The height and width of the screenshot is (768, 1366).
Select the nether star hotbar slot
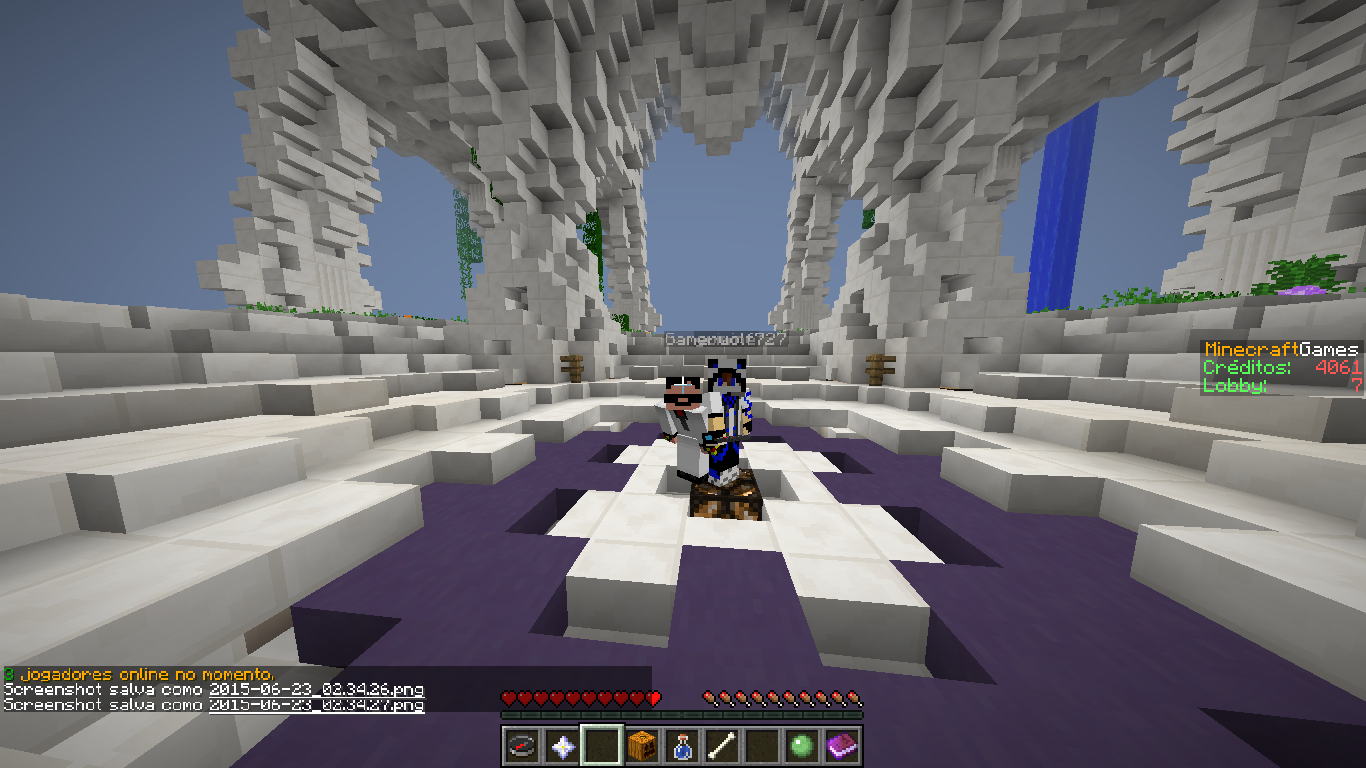tap(562, 746)
